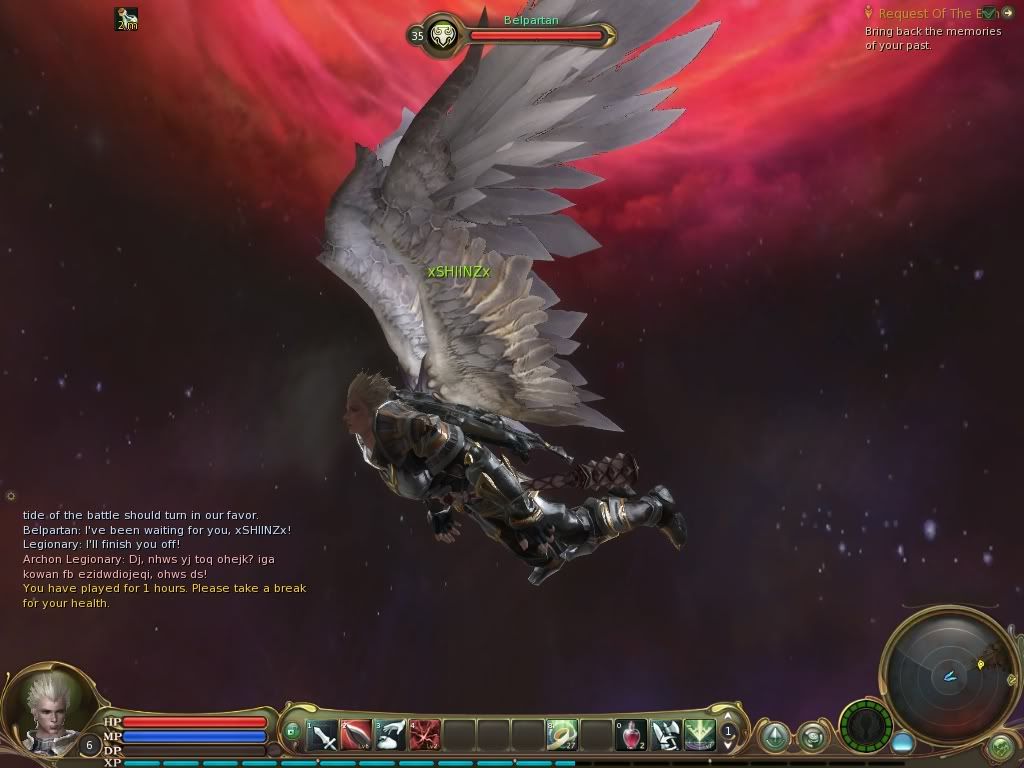Screen dimensions: 1024x768
Task: Trigger the crimson burst skill
Action: click(x=425, y=736)
